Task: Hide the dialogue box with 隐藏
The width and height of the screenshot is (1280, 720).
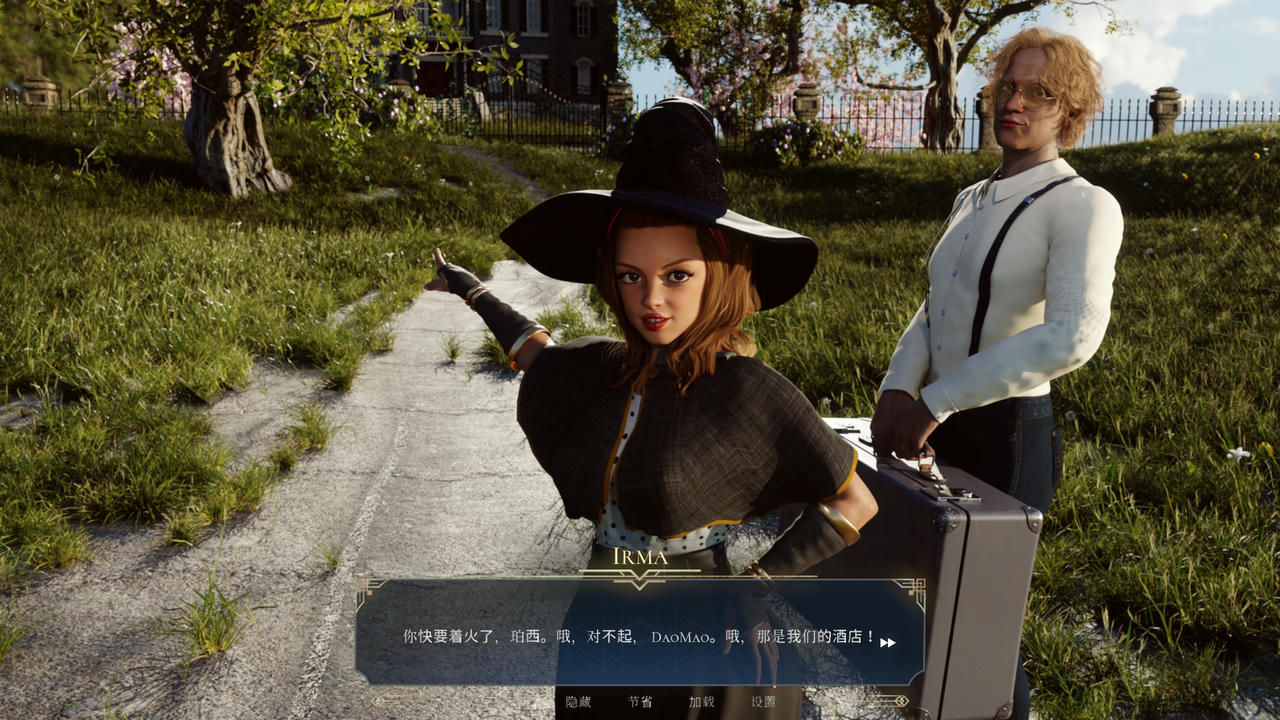Action: click(x=578, y=702)
